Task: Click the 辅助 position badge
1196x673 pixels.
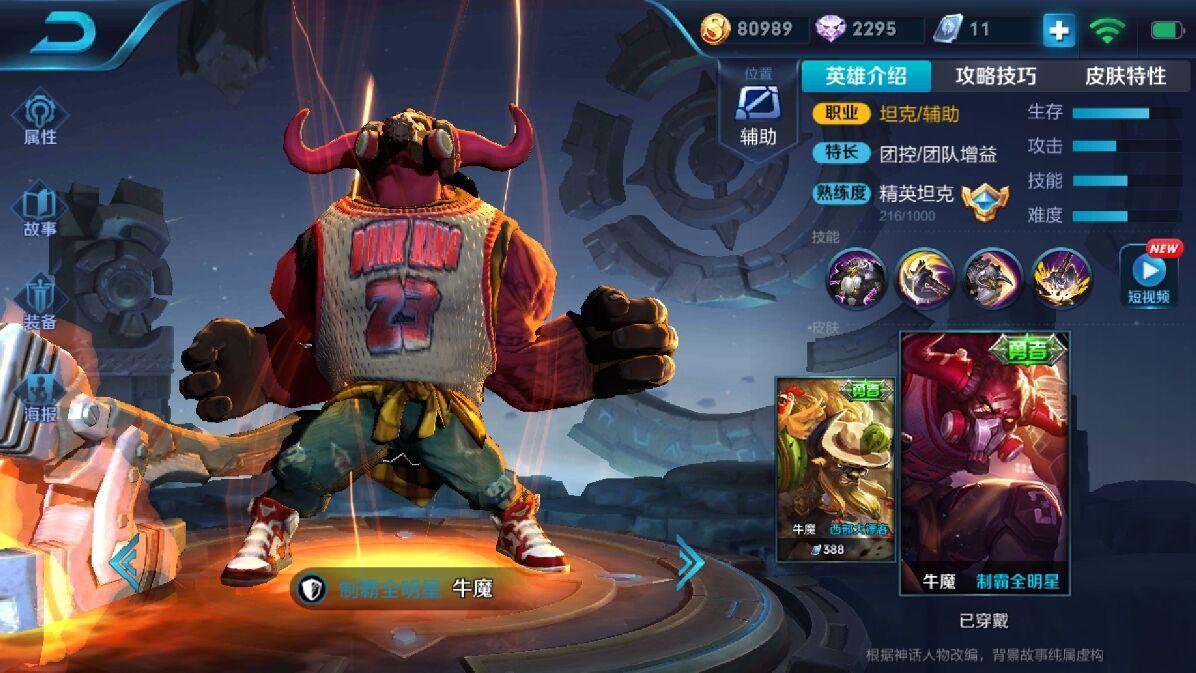Action: tap(758, 110)
